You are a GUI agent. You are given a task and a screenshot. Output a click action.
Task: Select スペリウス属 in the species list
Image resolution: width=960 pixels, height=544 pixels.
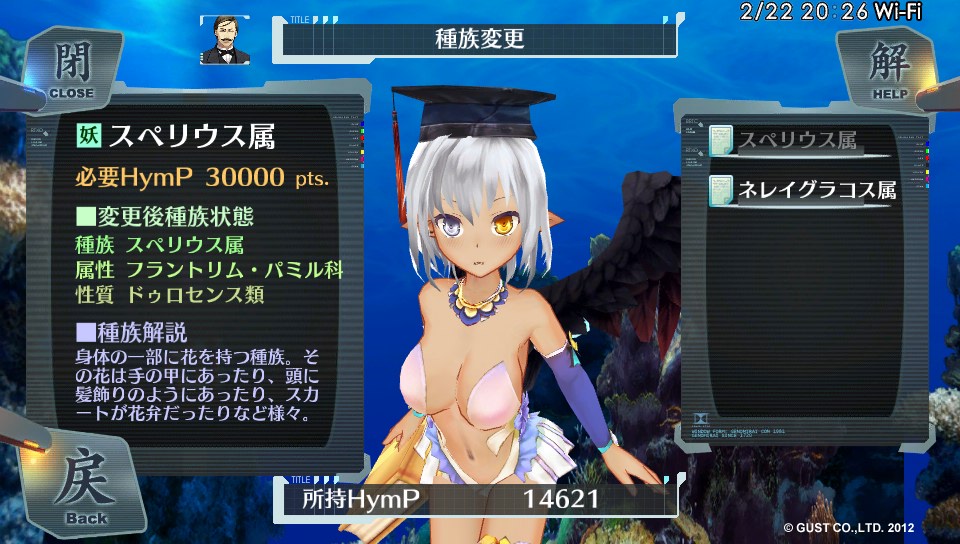[797, 141]
